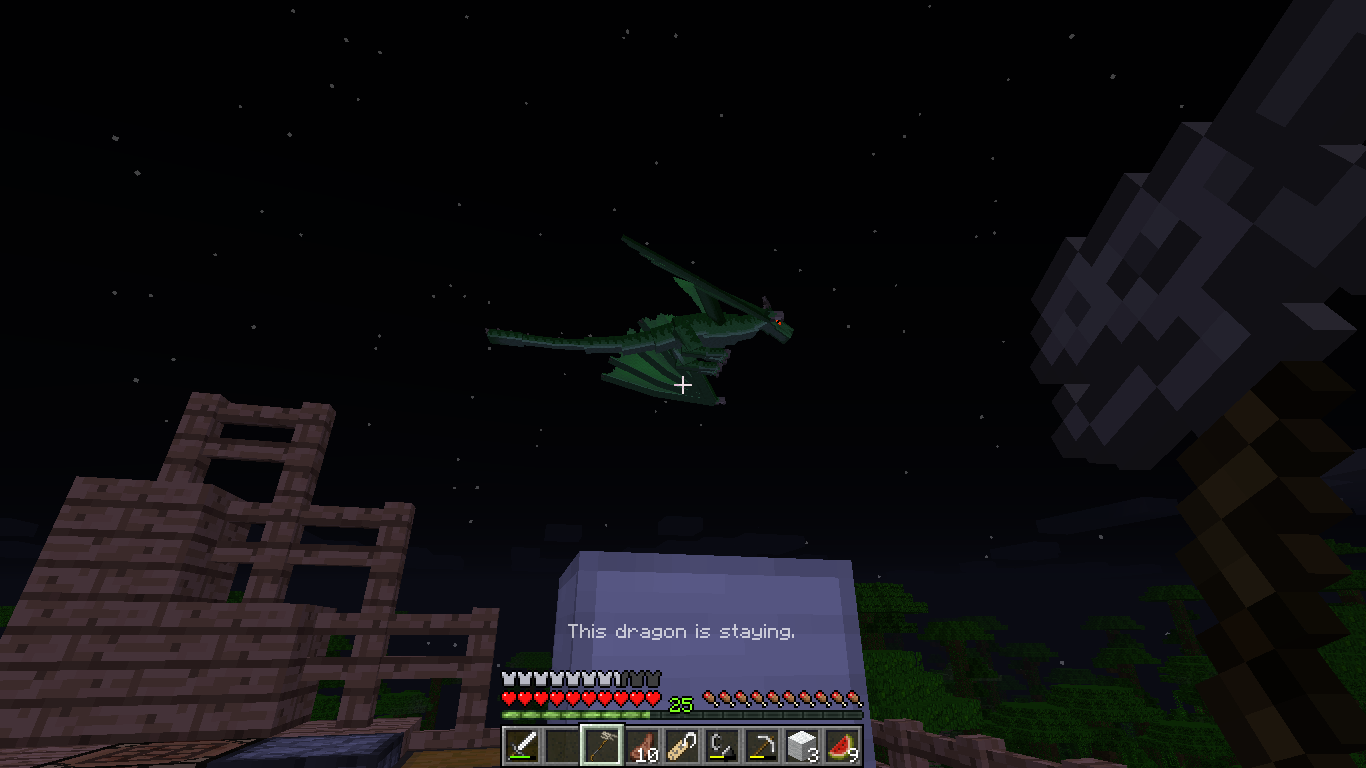Click the leftmost red heart icon
The image size is (1366, 768).
(510, 700)
